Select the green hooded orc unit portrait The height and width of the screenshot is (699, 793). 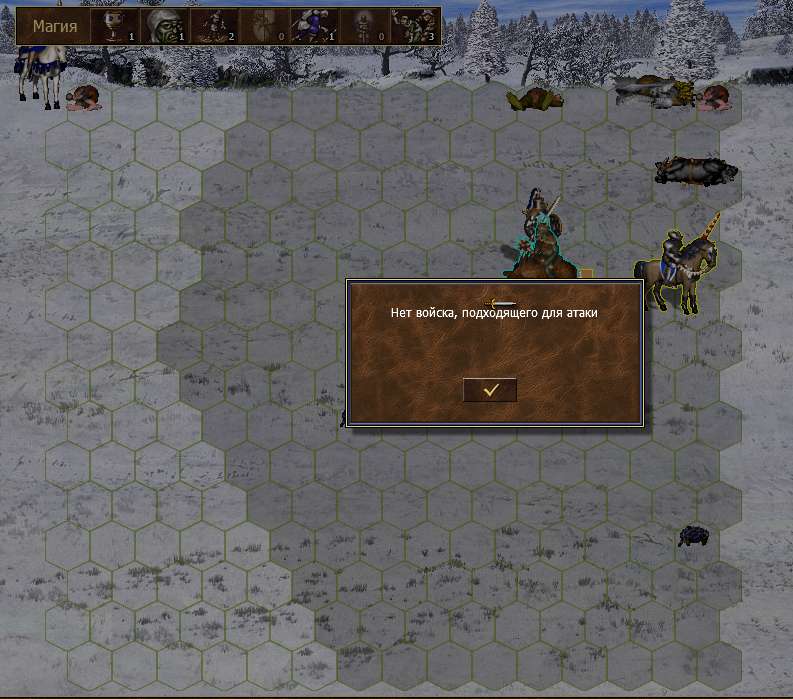click(165, 26)
